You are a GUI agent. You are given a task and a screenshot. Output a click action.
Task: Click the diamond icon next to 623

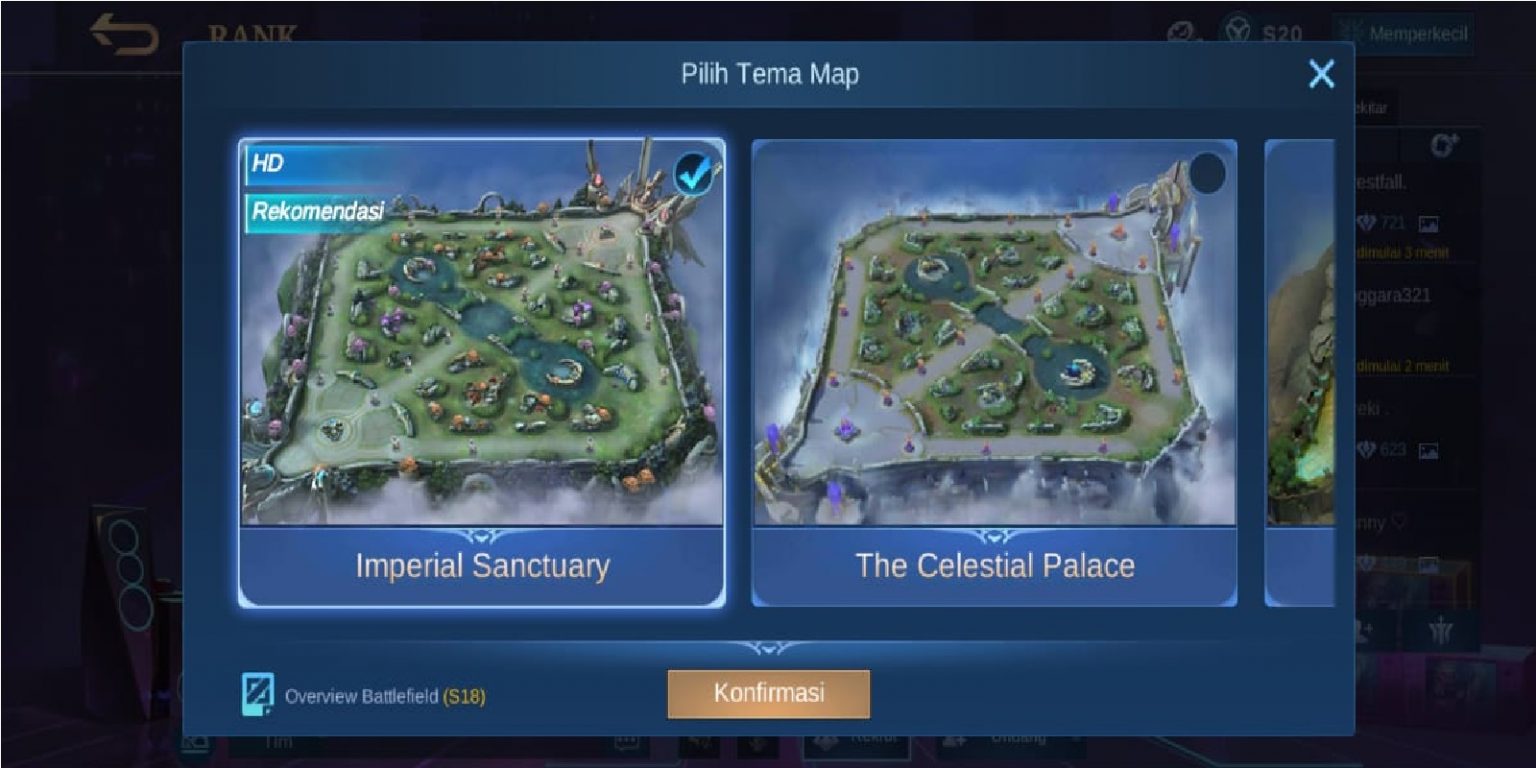(1368, 448)
